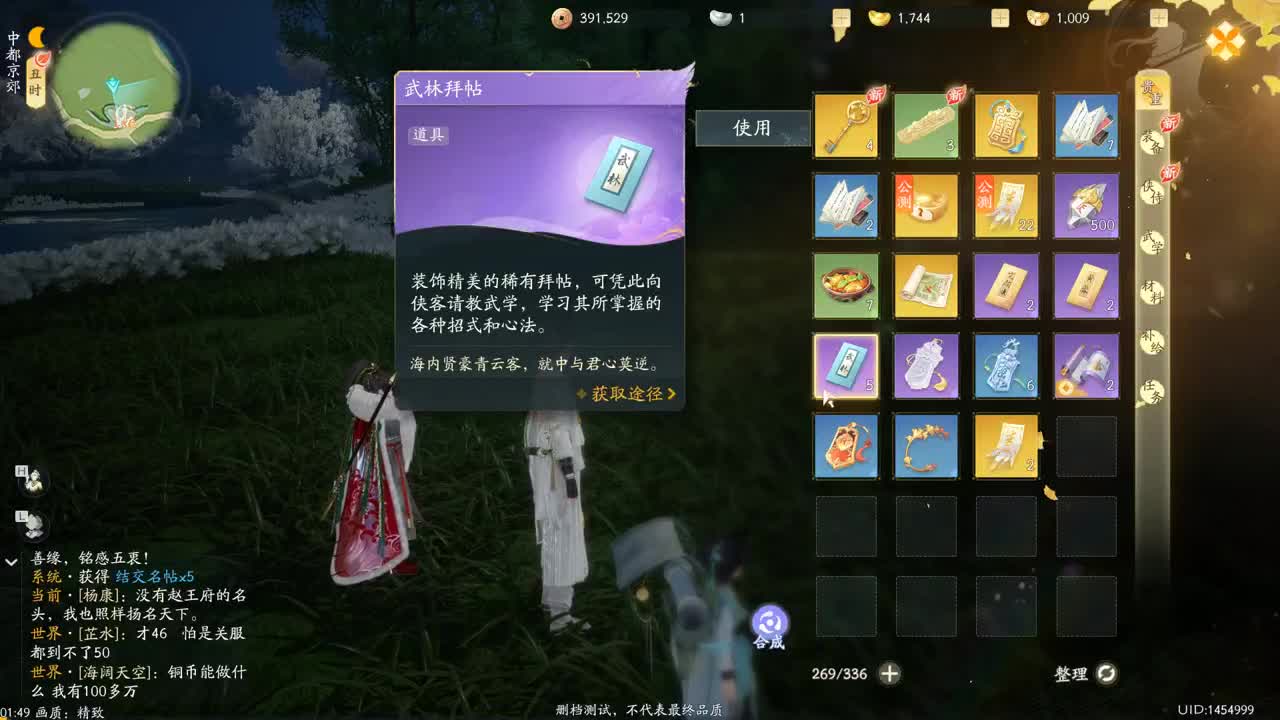Select the white perfume bottle item

[x=925, y=367]
